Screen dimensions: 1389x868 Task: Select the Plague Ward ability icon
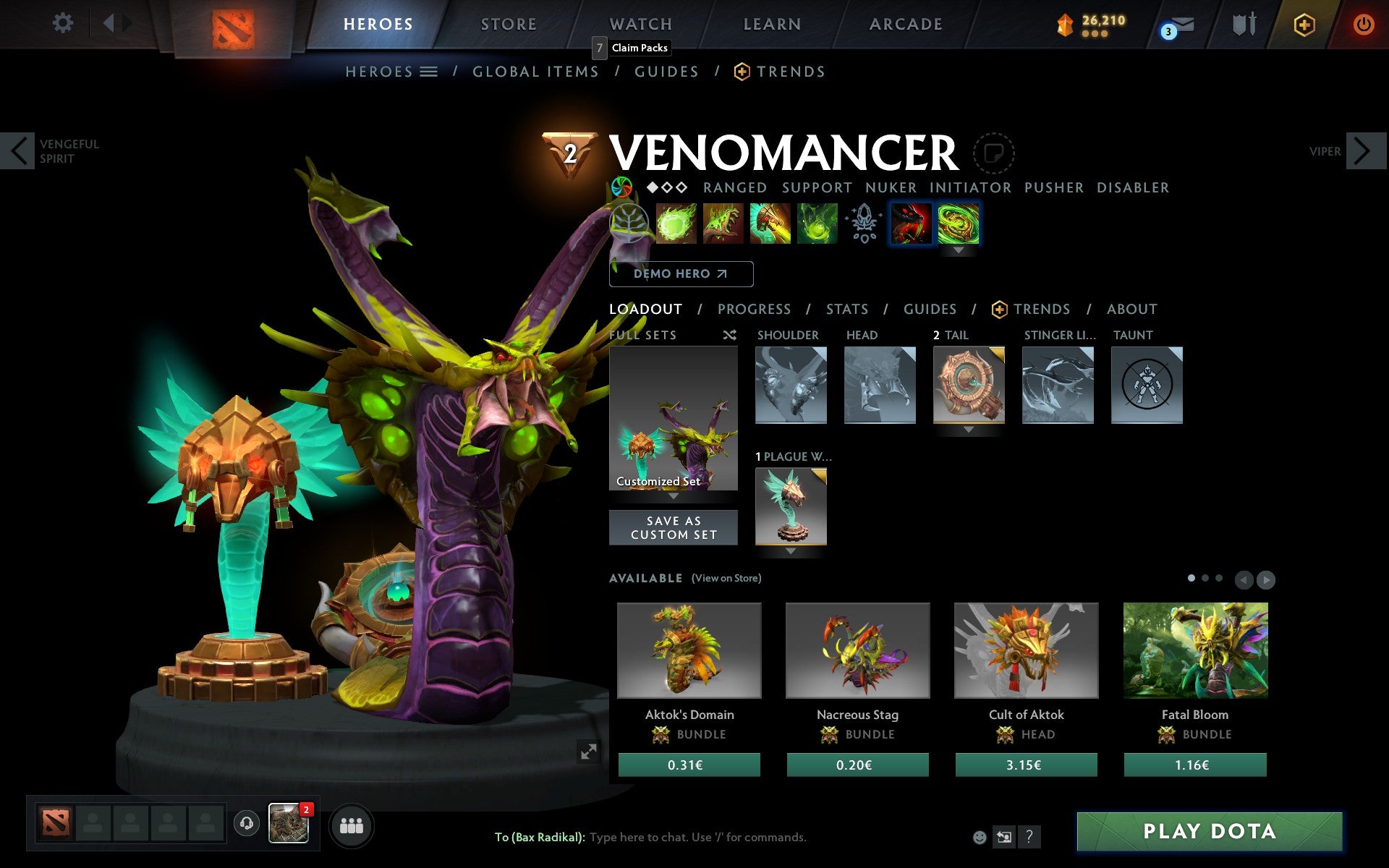(770, 224)
